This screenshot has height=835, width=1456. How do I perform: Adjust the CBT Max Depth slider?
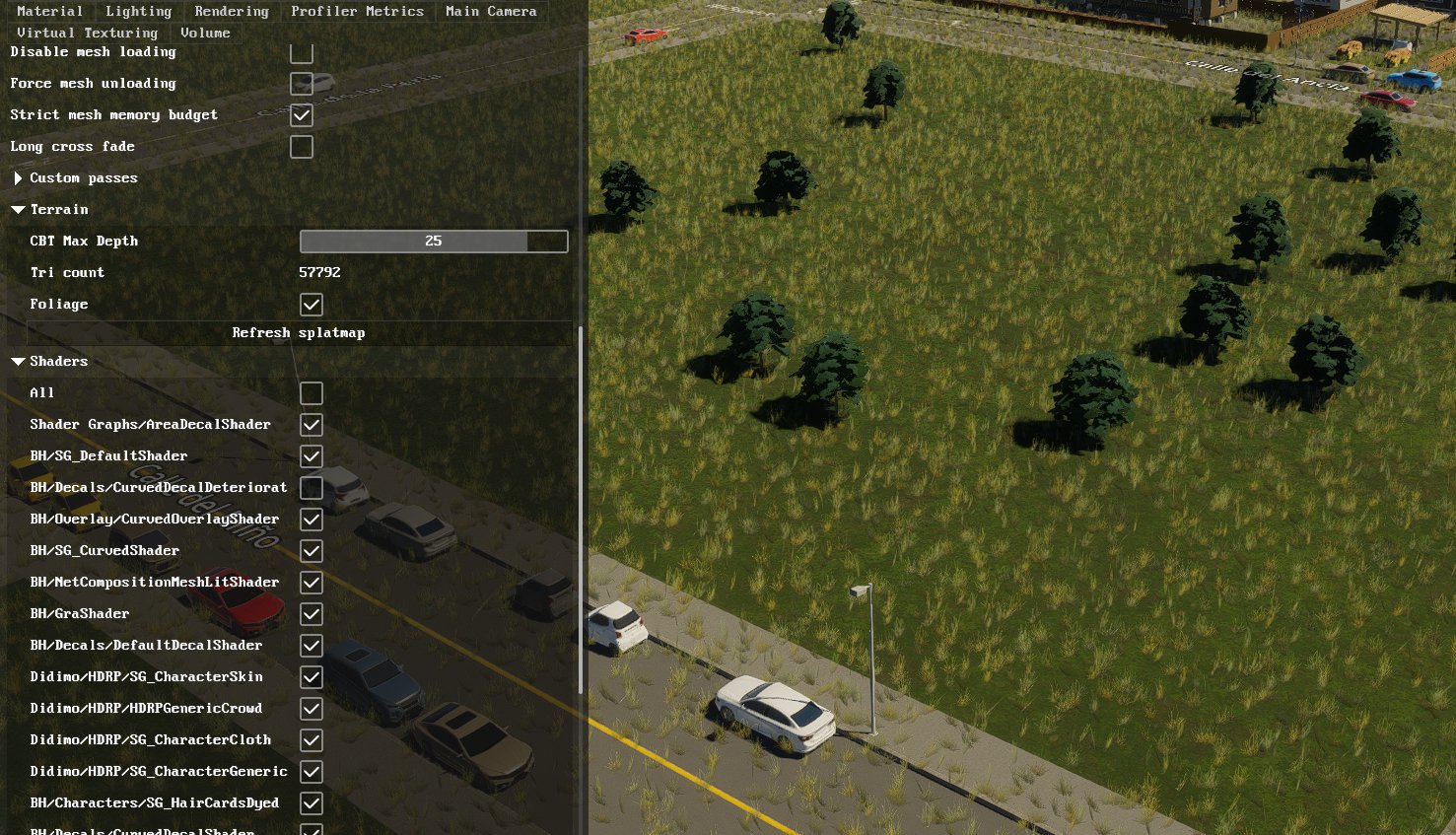click(x=434, y=241)
